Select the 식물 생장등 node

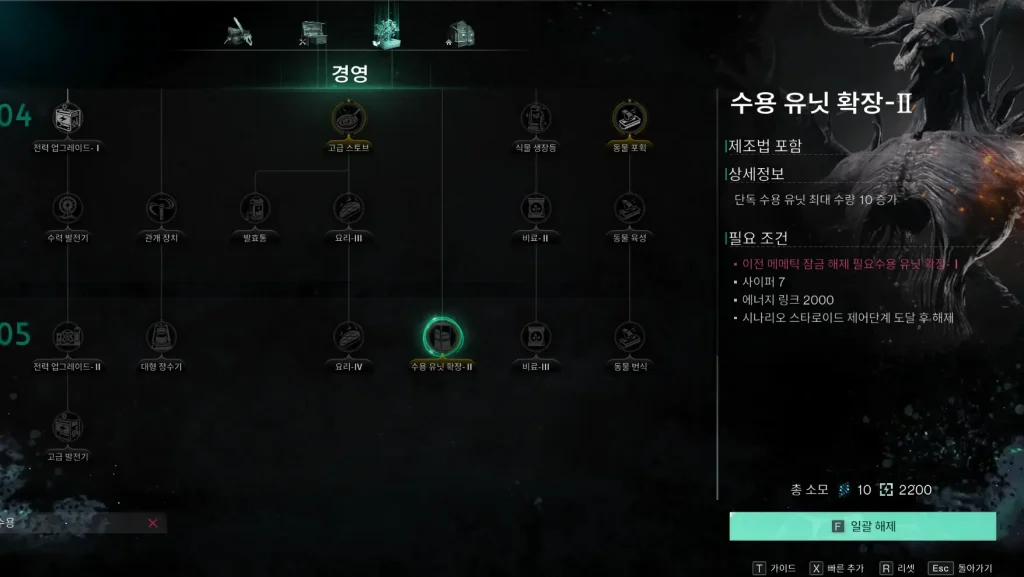pyautogui.click(x=535, y=119)
